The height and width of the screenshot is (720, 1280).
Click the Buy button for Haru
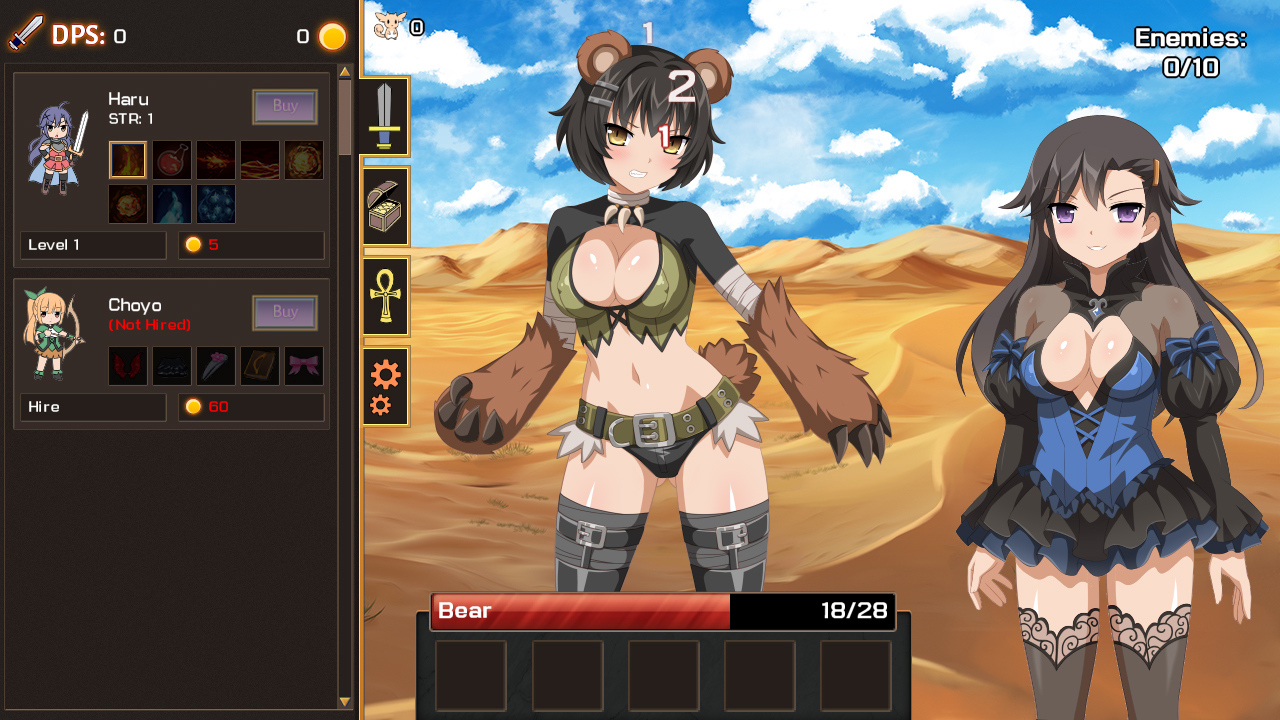point(285,107)
